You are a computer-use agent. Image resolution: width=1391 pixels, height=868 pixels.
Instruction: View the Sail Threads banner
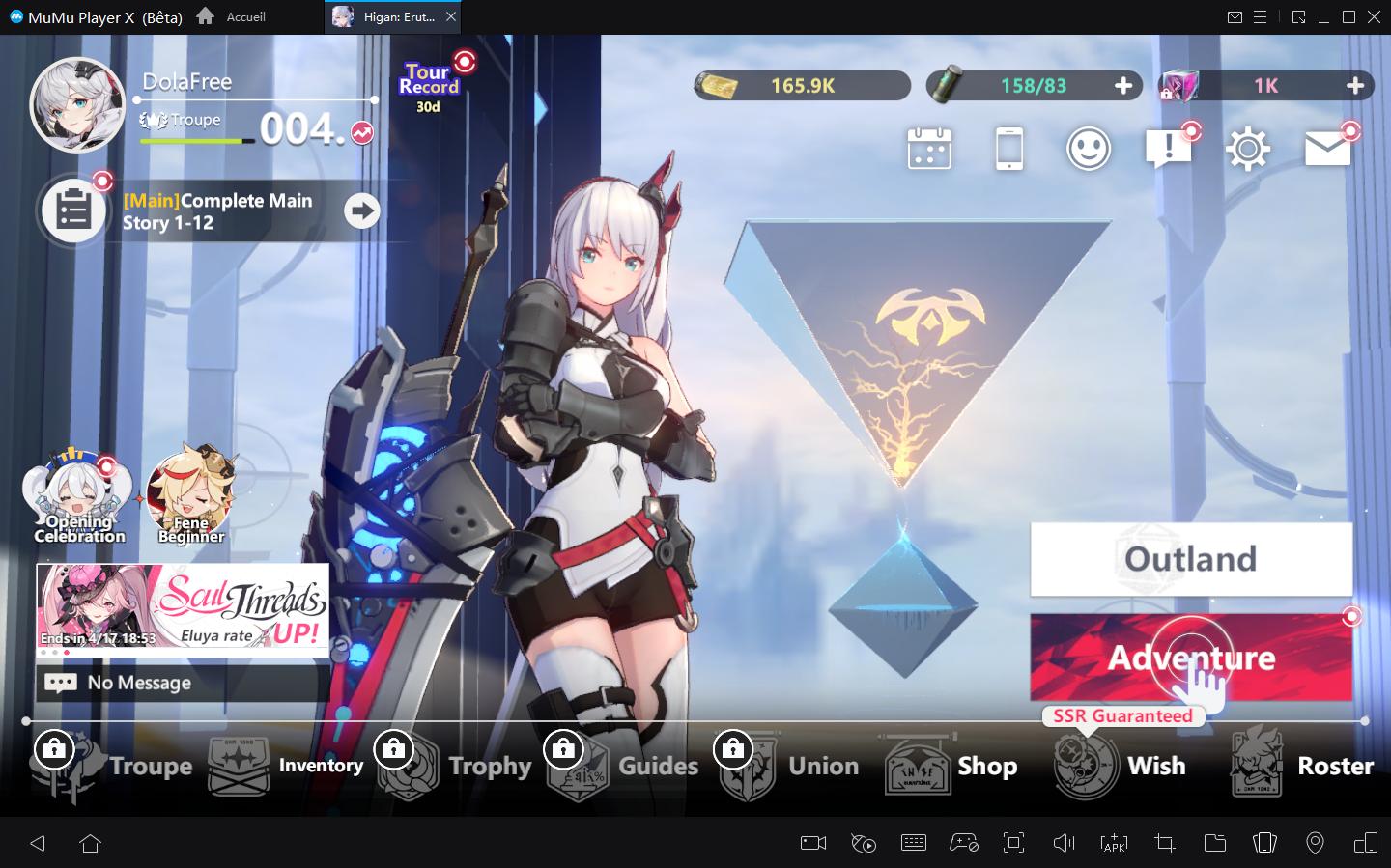tap(184, 605)
